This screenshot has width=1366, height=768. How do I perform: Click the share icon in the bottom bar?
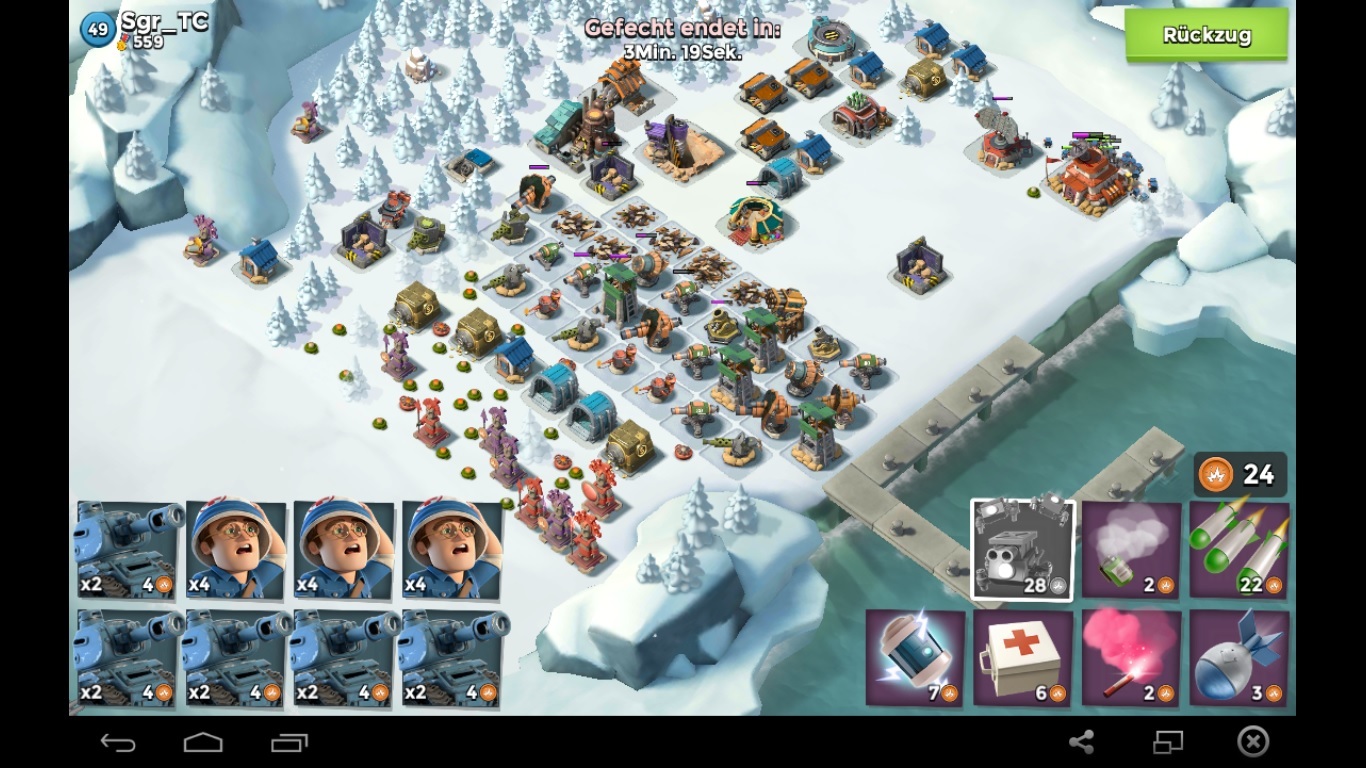click(x=1081, y=742)
